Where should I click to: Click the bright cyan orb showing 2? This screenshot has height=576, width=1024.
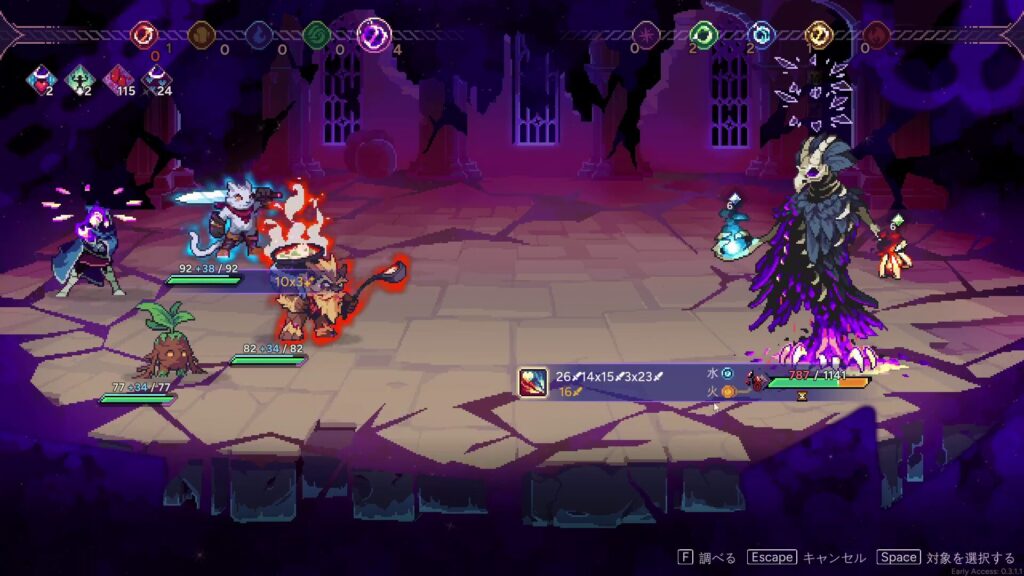click(x=762, y=36)
